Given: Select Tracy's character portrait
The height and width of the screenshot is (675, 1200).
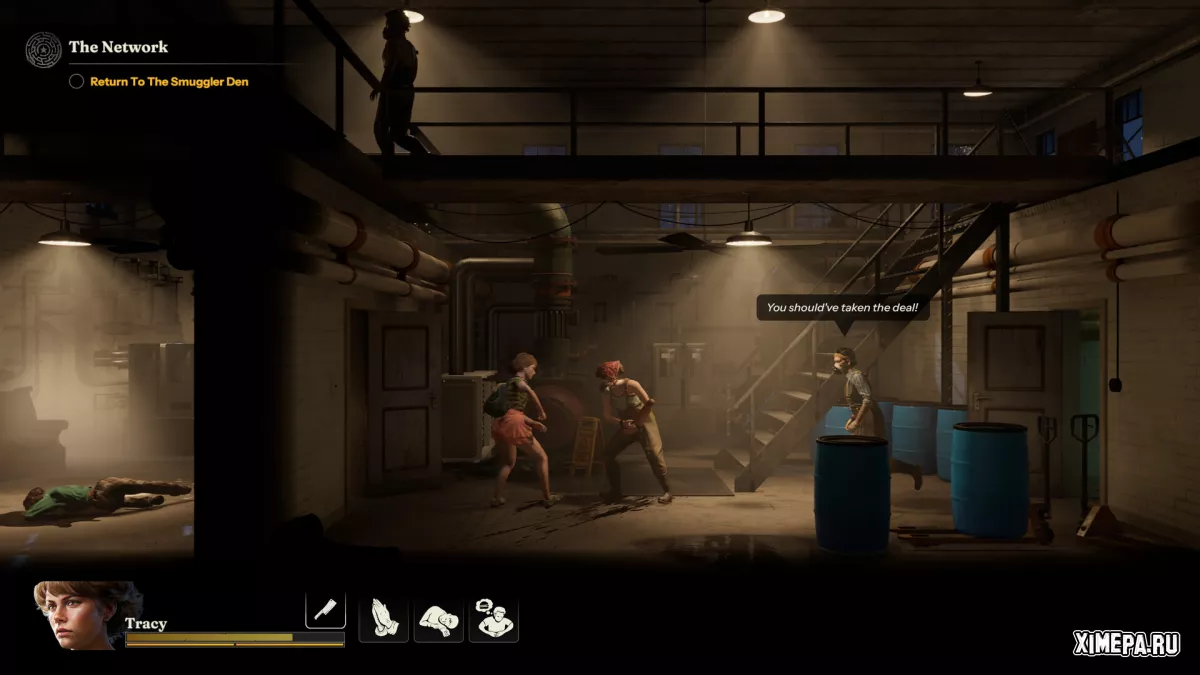Looking at the screenshot, I should (75, 616).
